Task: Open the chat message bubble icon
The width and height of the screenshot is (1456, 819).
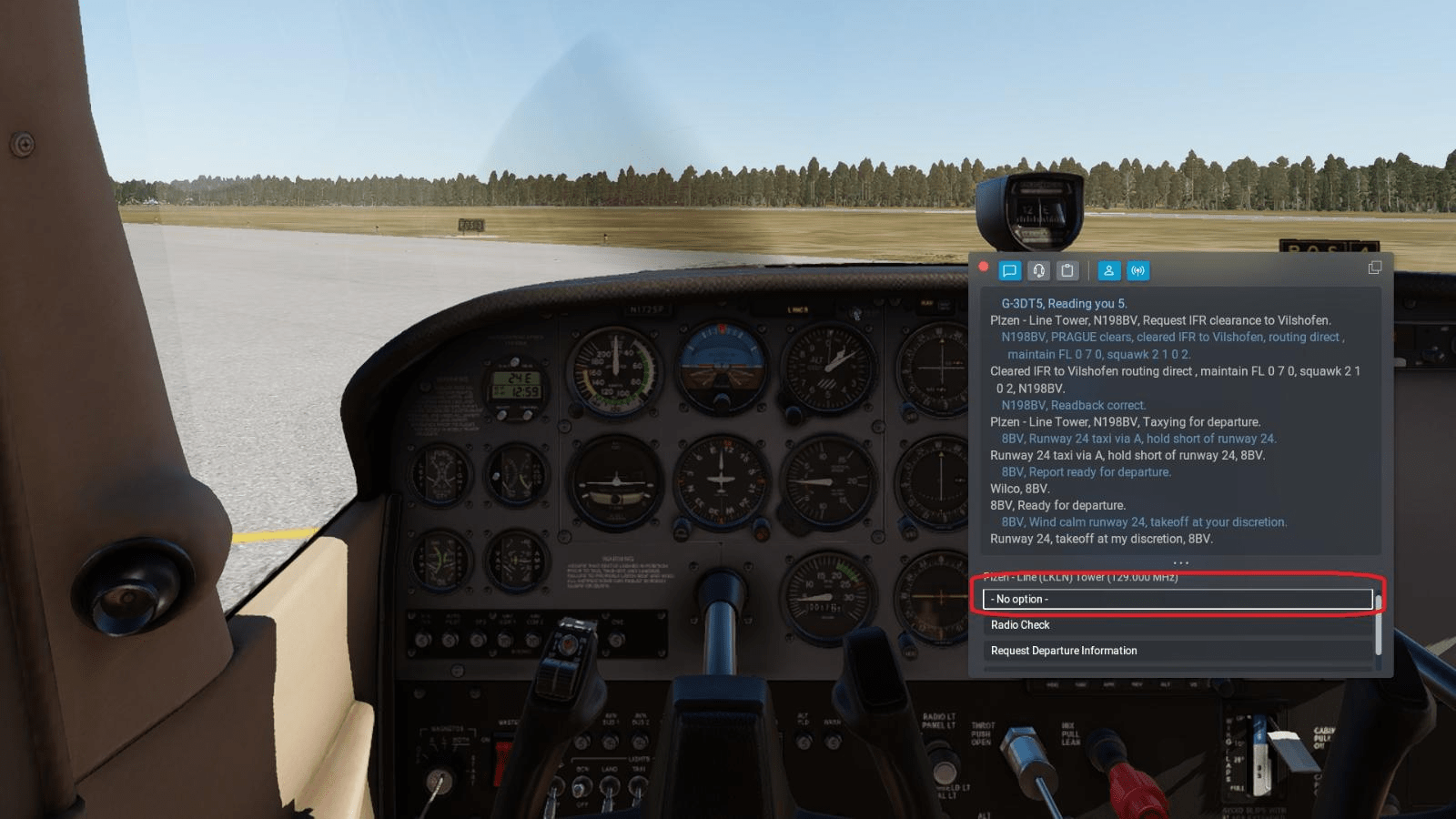Action: pyautogui.click(x=1009, y=270)
